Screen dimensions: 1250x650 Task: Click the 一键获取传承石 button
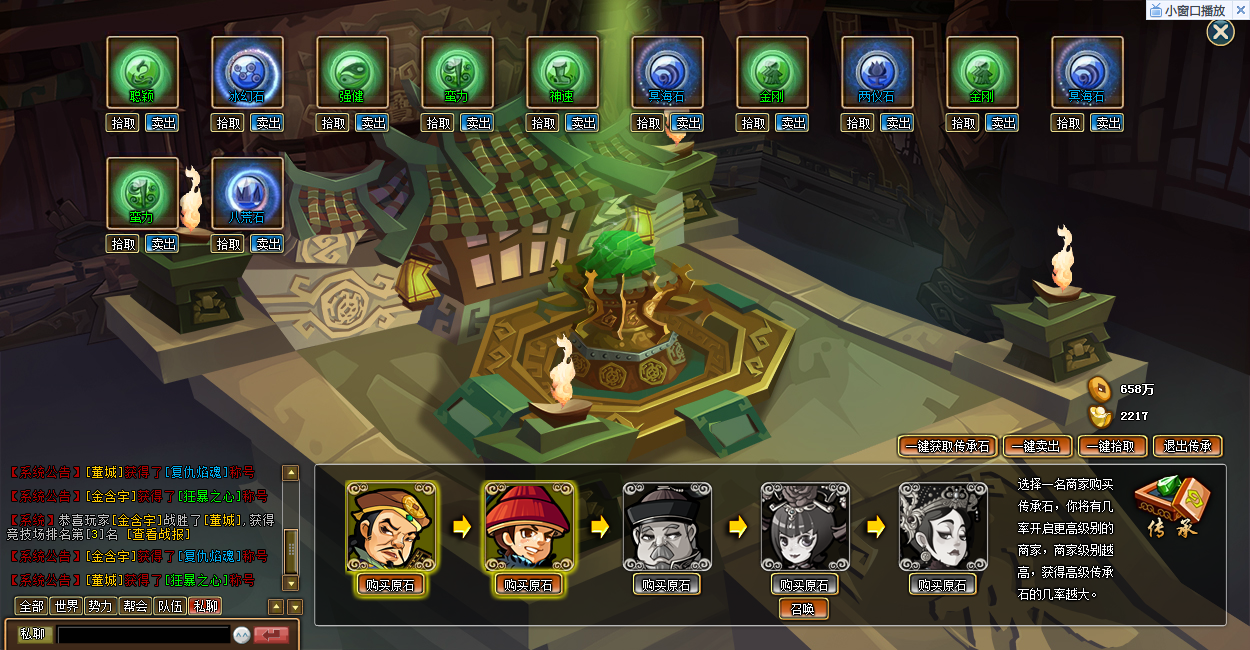point(945,446)
